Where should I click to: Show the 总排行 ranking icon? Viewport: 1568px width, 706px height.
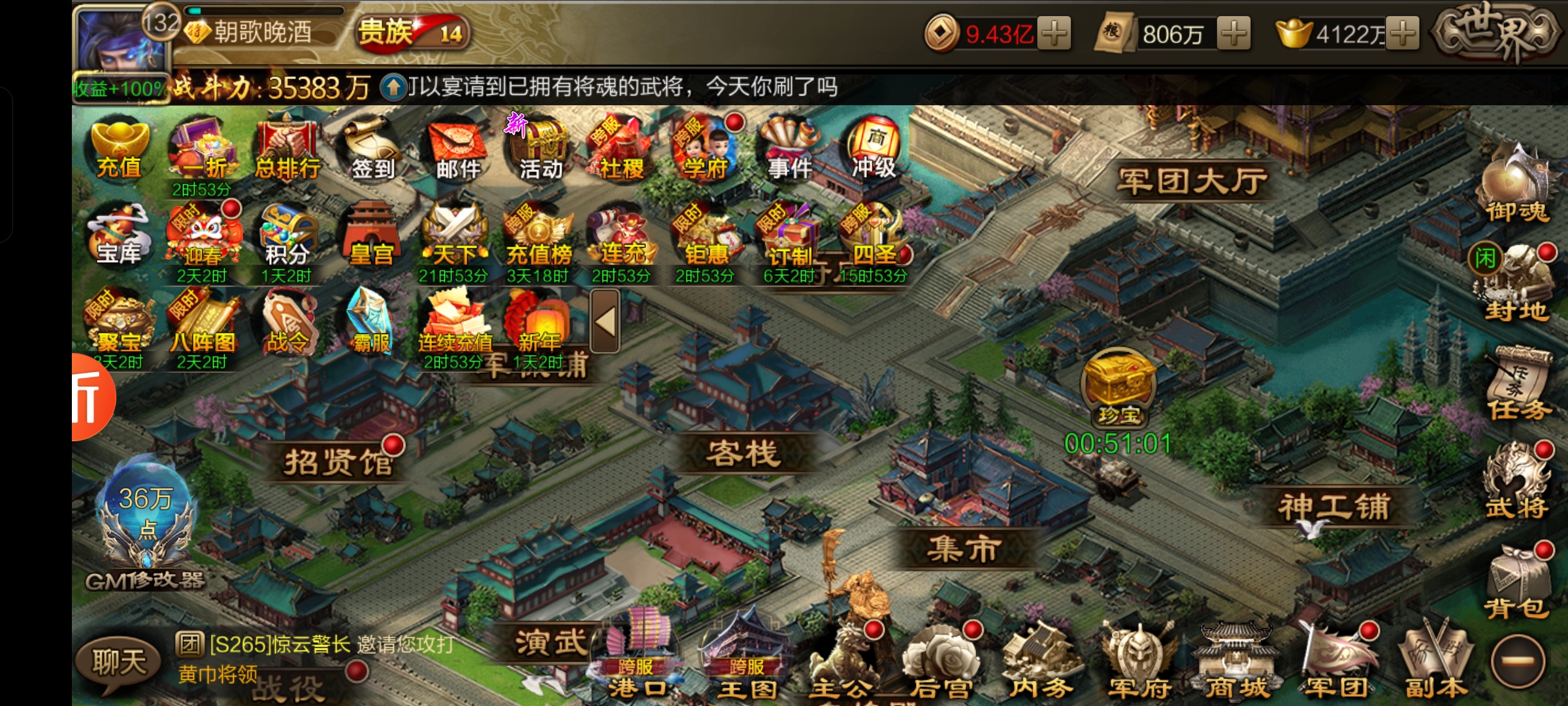(287, 149)
